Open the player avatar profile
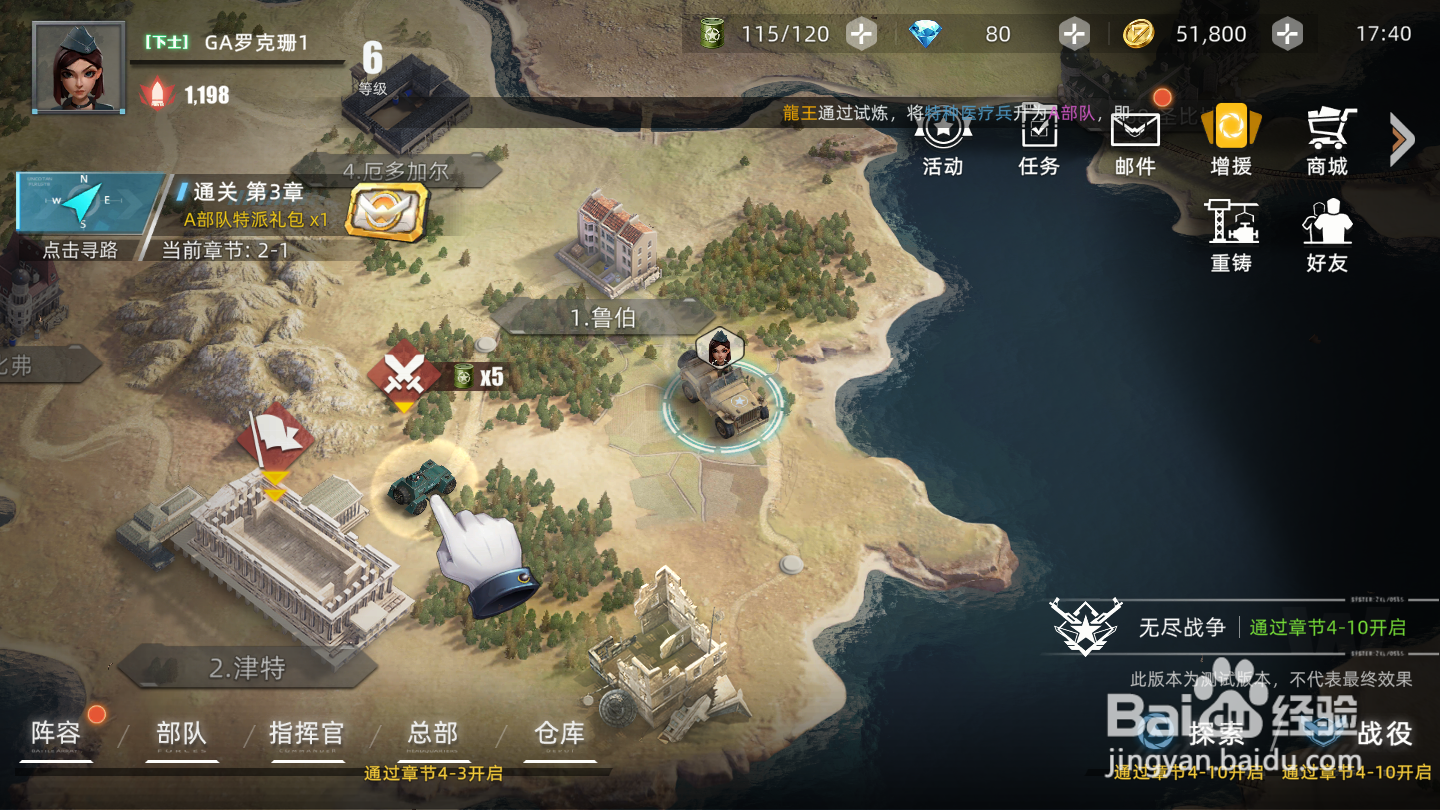 point(79,67)
